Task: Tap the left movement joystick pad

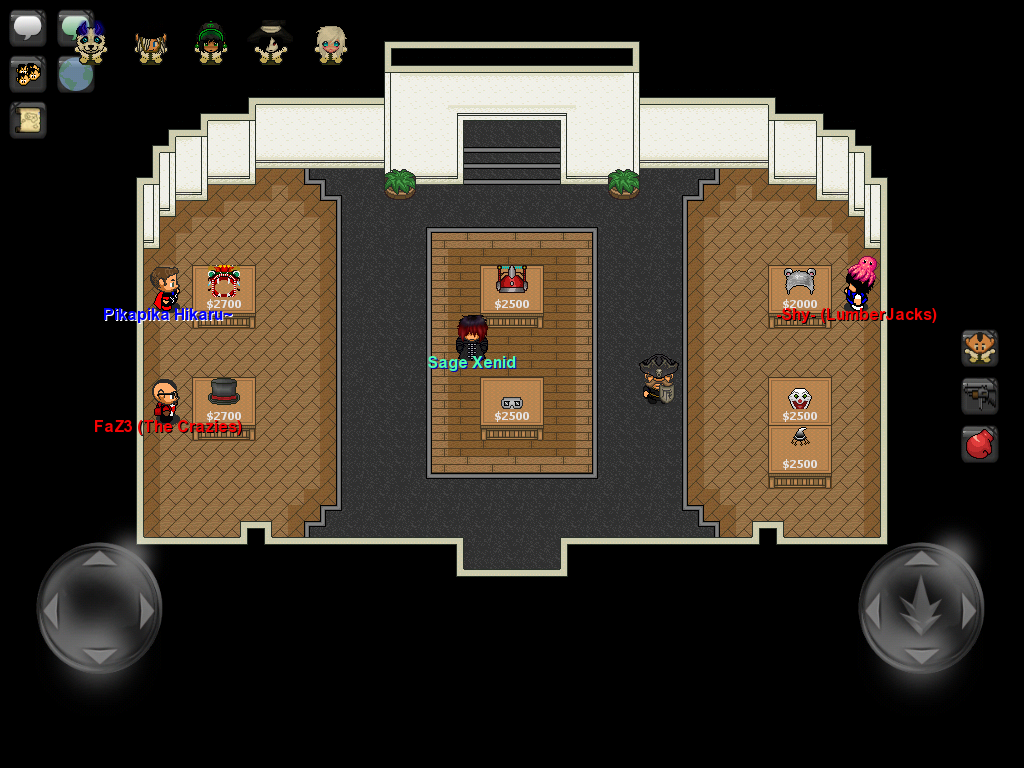Action: point(99,608)
